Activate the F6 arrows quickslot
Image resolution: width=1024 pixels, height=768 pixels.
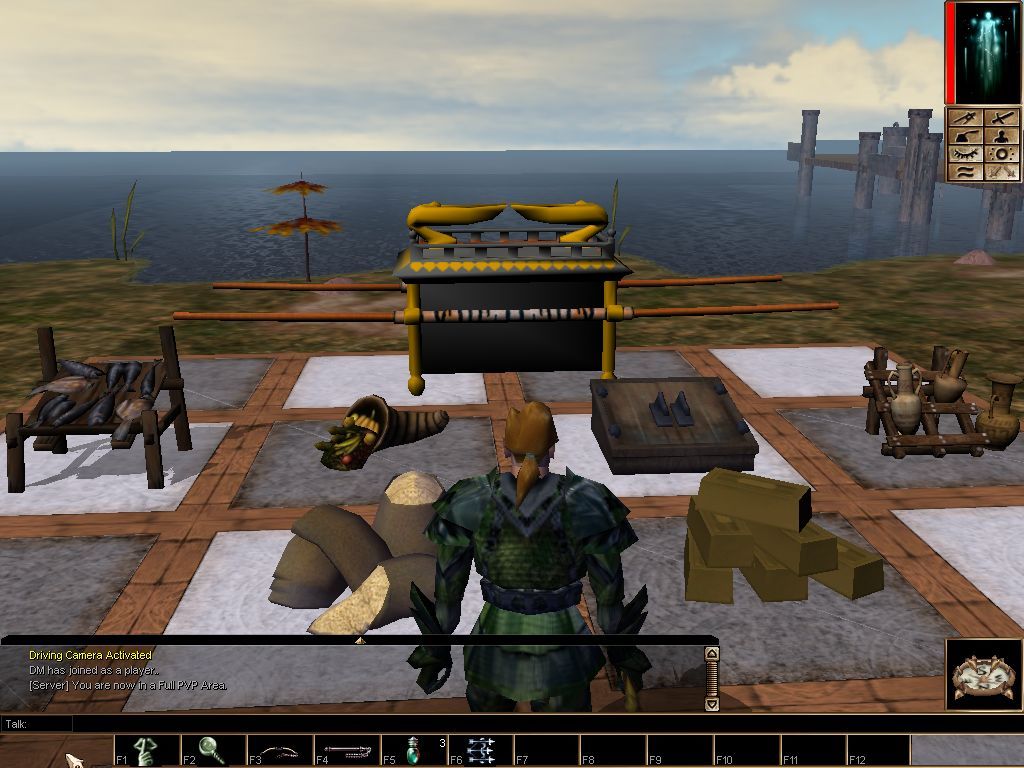(x=481, y=750)
